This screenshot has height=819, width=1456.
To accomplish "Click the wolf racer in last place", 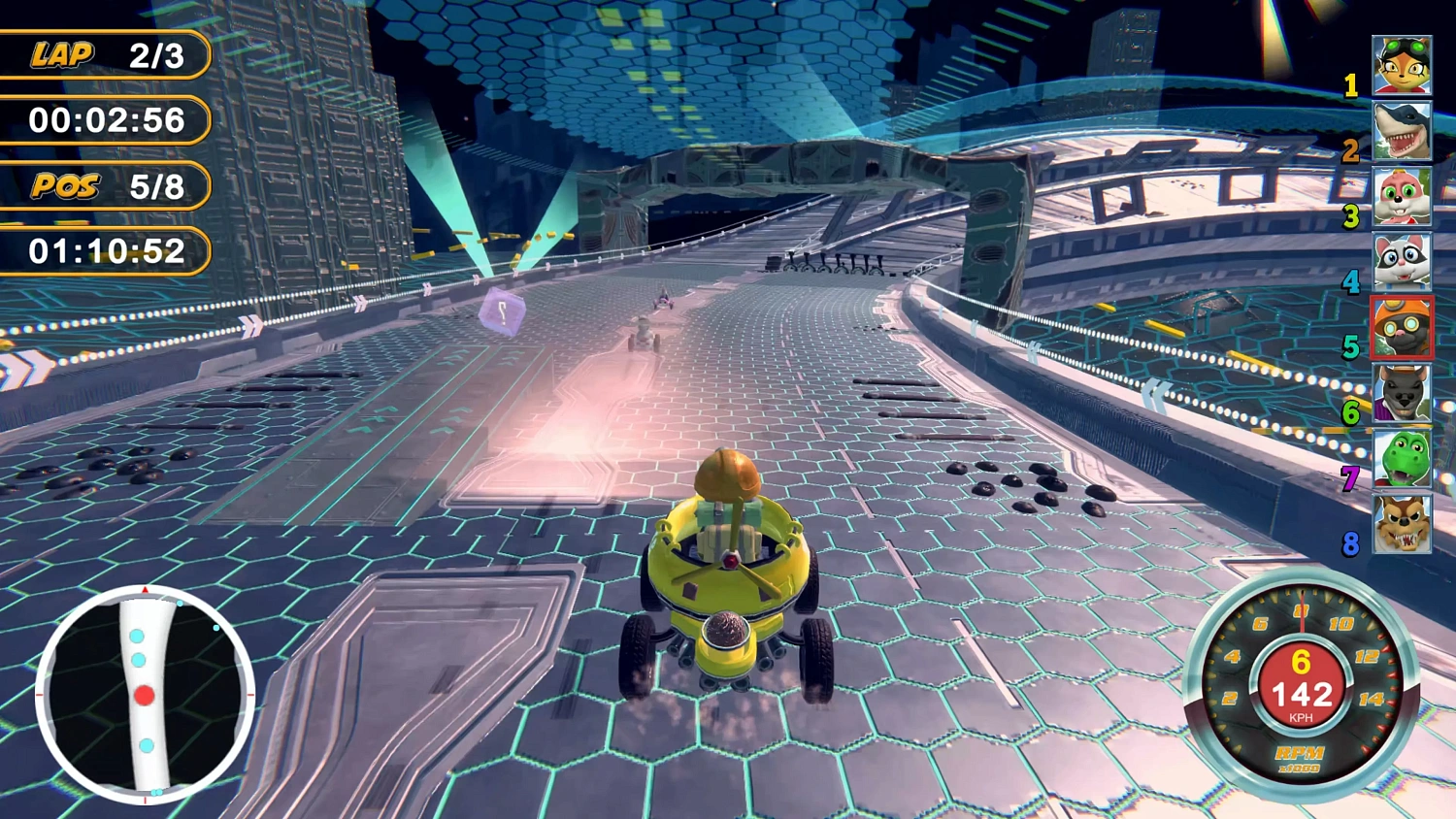I will coord(1402,524).
